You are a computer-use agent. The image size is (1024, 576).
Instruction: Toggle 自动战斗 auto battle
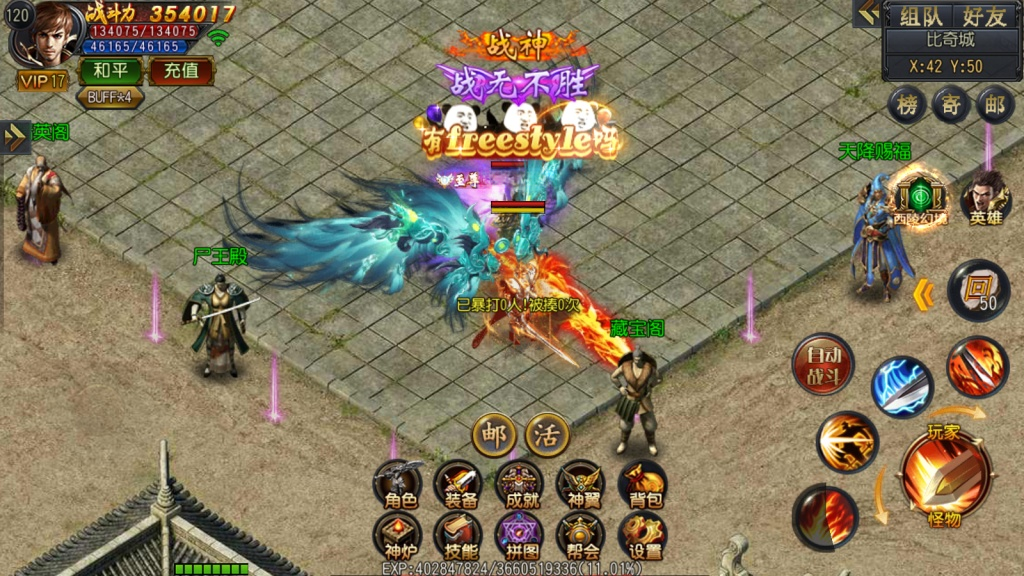point(823,365)
